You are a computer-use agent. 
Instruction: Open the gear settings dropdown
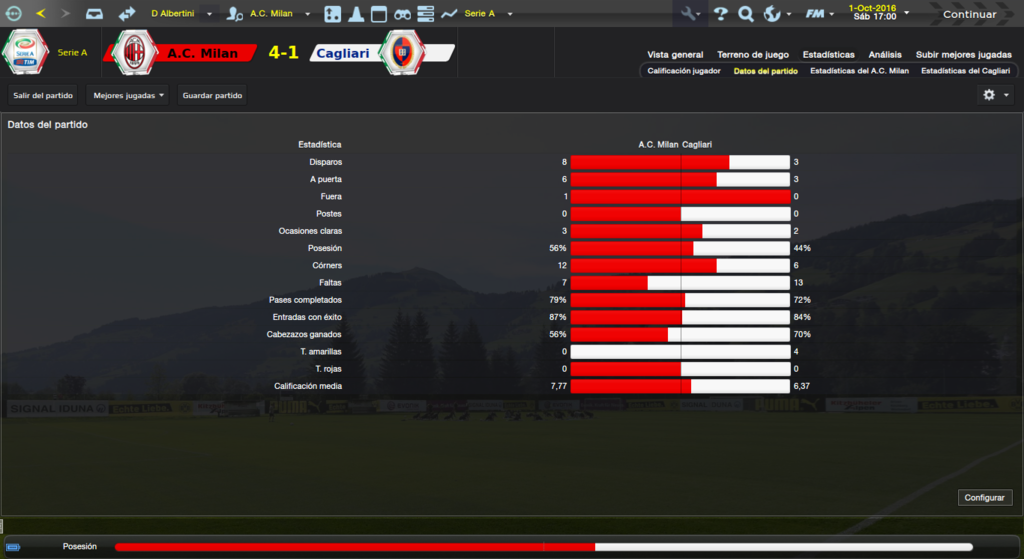[994, 95]
